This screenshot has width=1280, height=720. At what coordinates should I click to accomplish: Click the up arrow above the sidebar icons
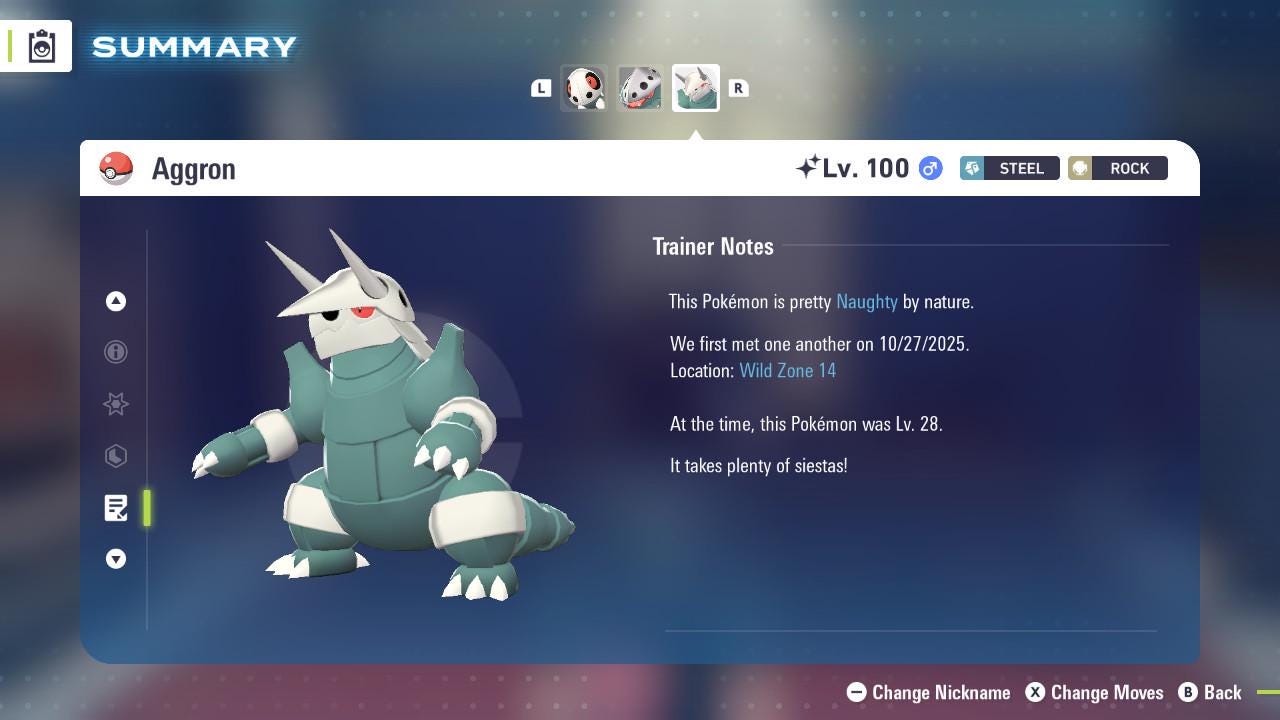[x=116, y=301]
